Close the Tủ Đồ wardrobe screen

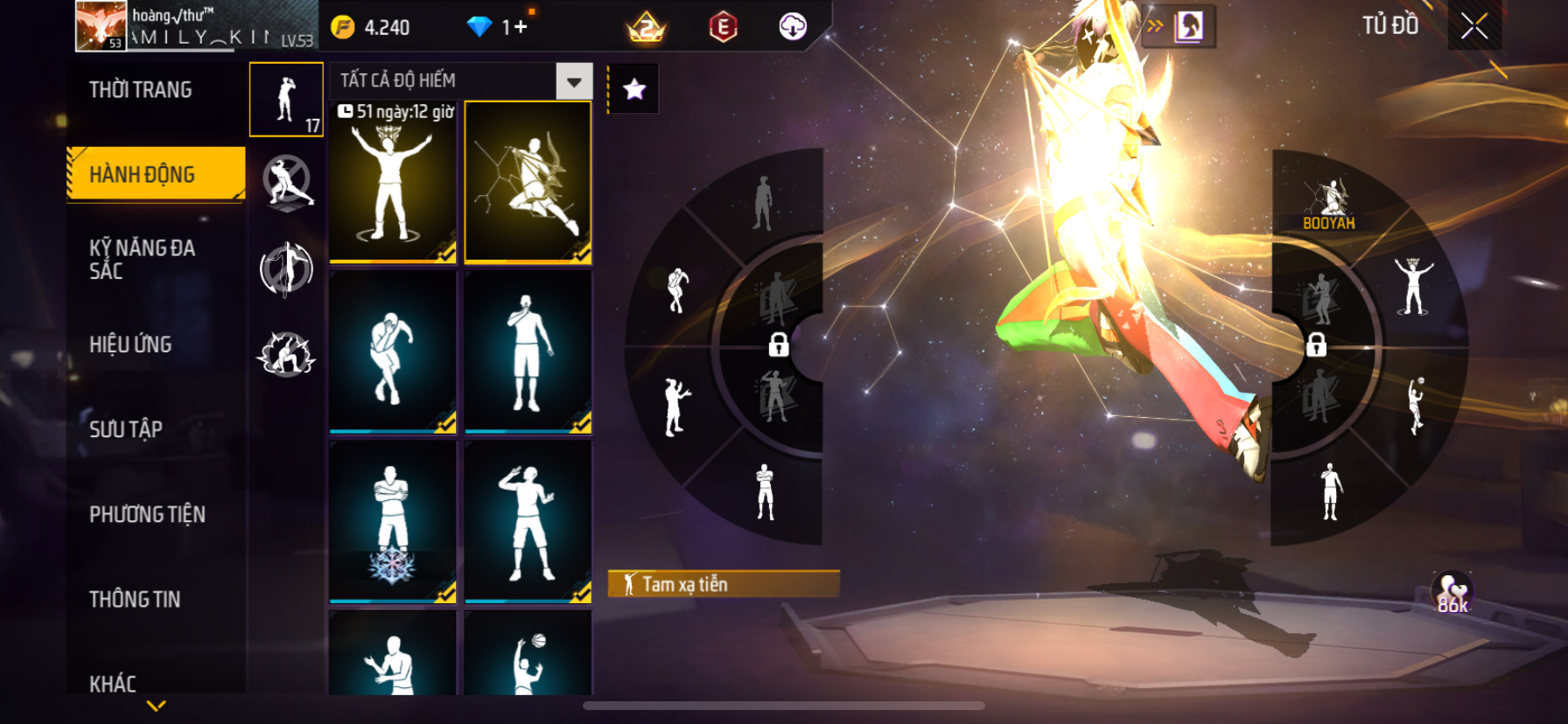(x=1474, y=26)
